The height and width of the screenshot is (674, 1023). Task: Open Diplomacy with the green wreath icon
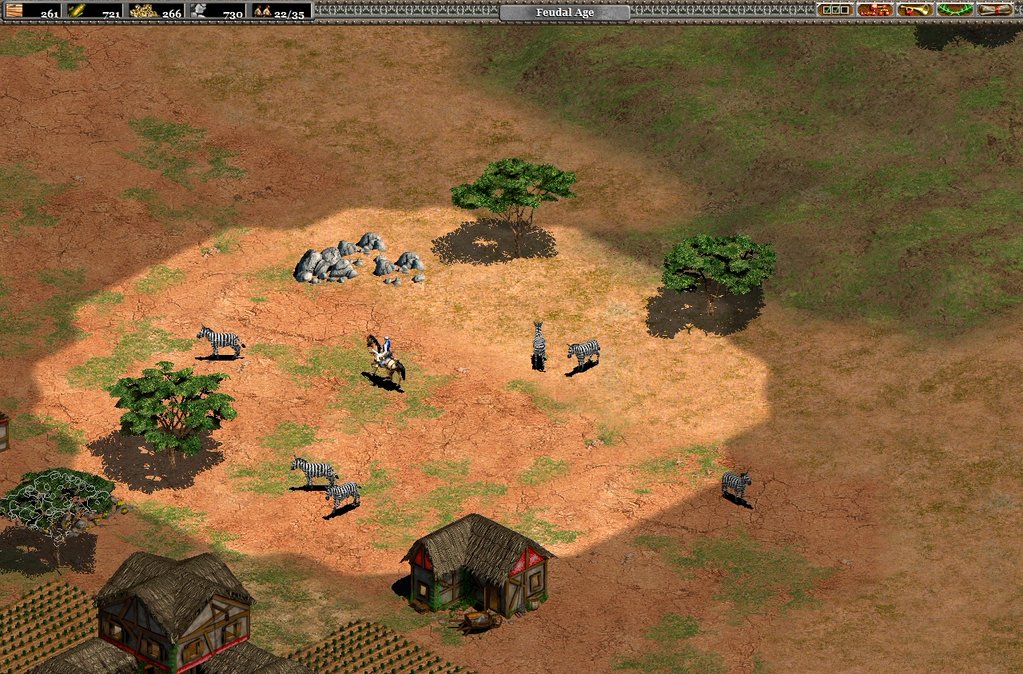[x=954, y=10]
